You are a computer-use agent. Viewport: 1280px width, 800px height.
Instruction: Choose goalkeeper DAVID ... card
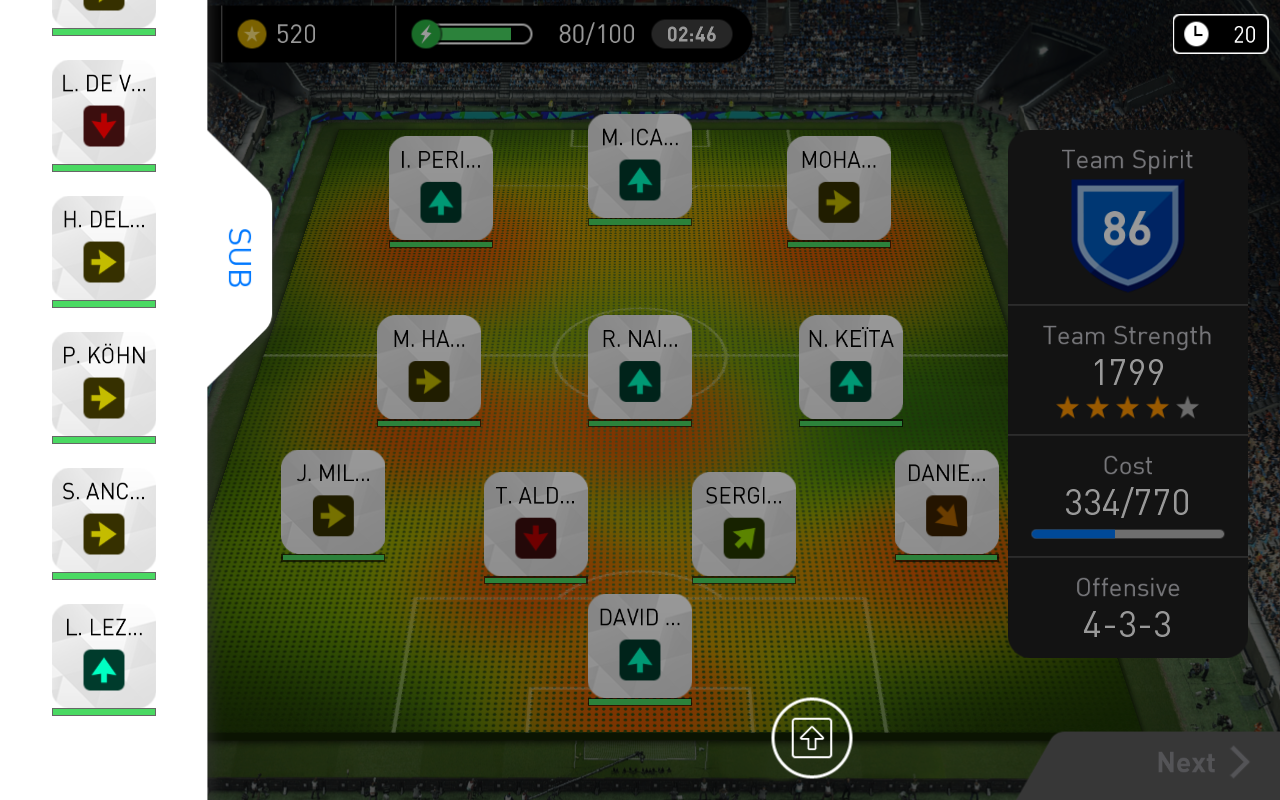pyautogui.click(x=640, y=647)
